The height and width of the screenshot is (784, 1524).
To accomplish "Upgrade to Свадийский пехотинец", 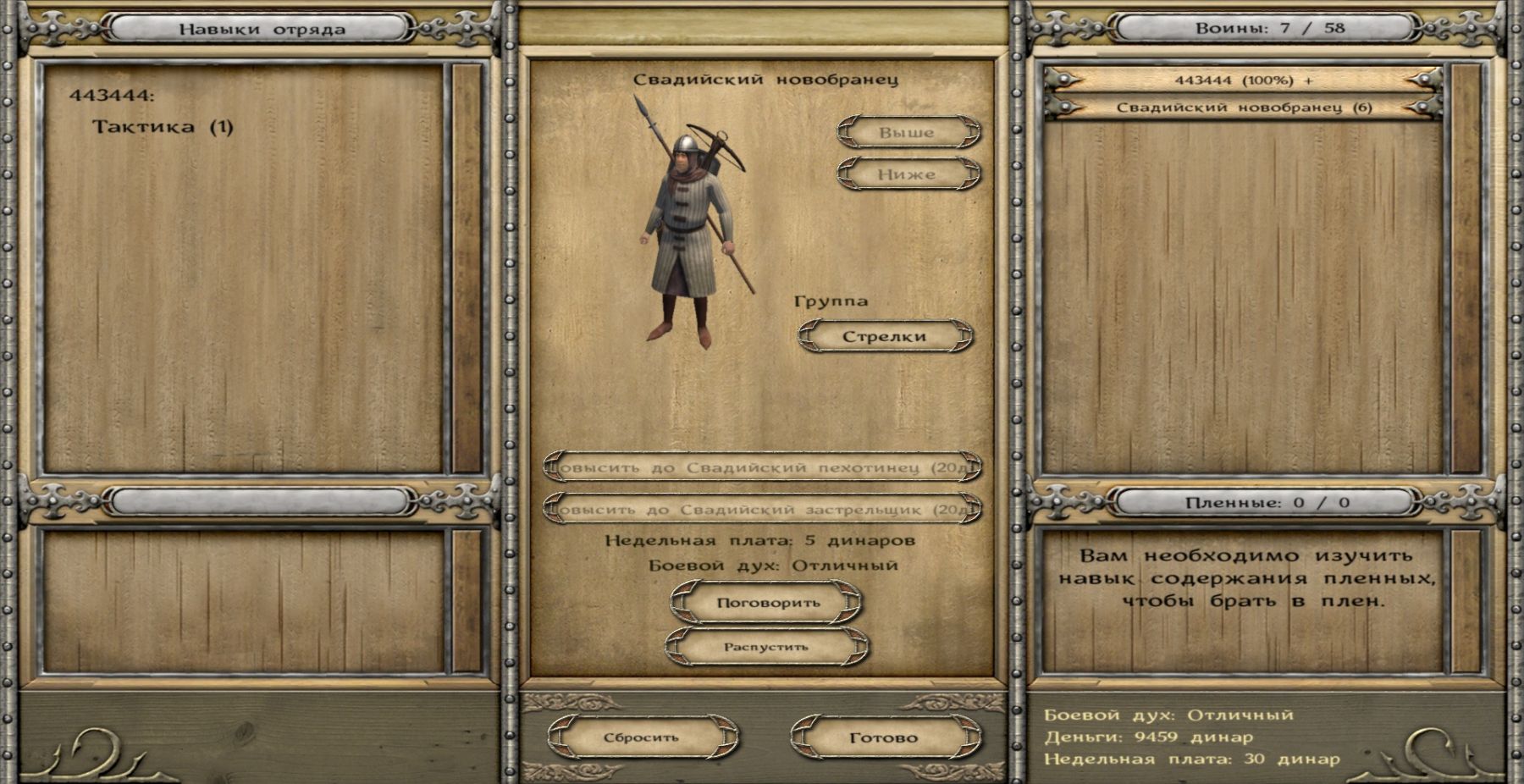I will click(763, 467).
